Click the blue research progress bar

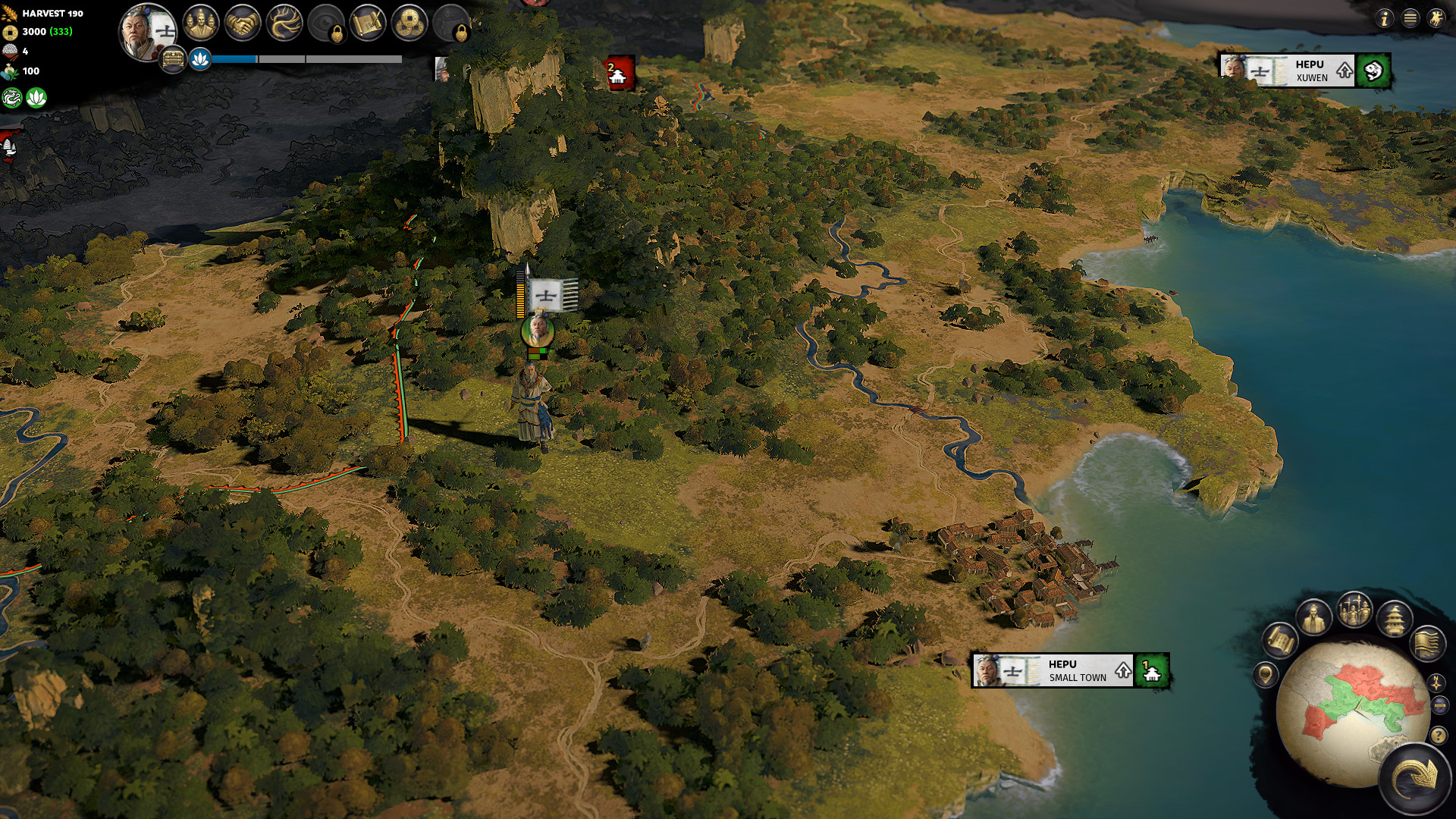point(235,57)
